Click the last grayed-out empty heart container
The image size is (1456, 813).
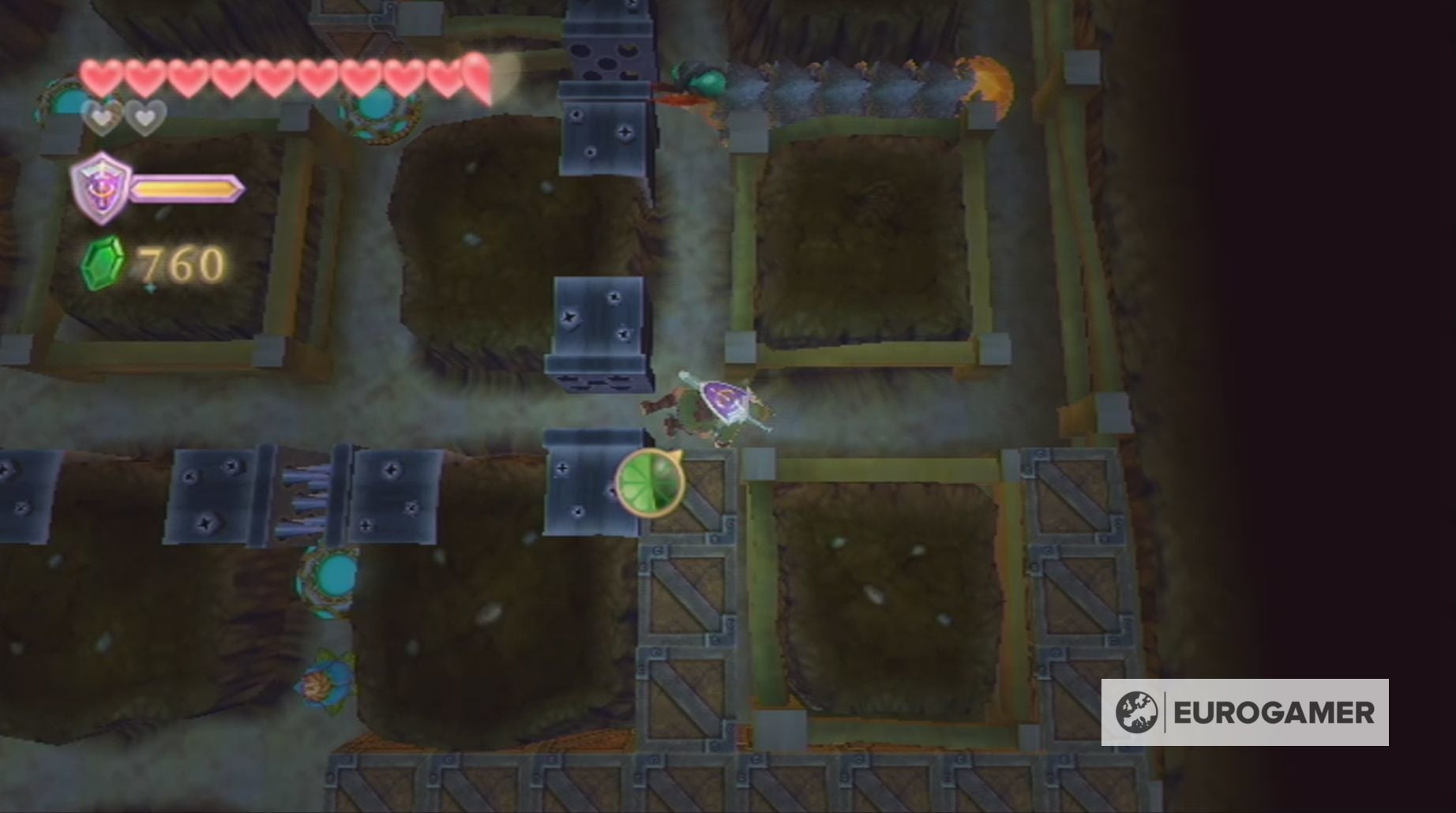click(144, 118)
